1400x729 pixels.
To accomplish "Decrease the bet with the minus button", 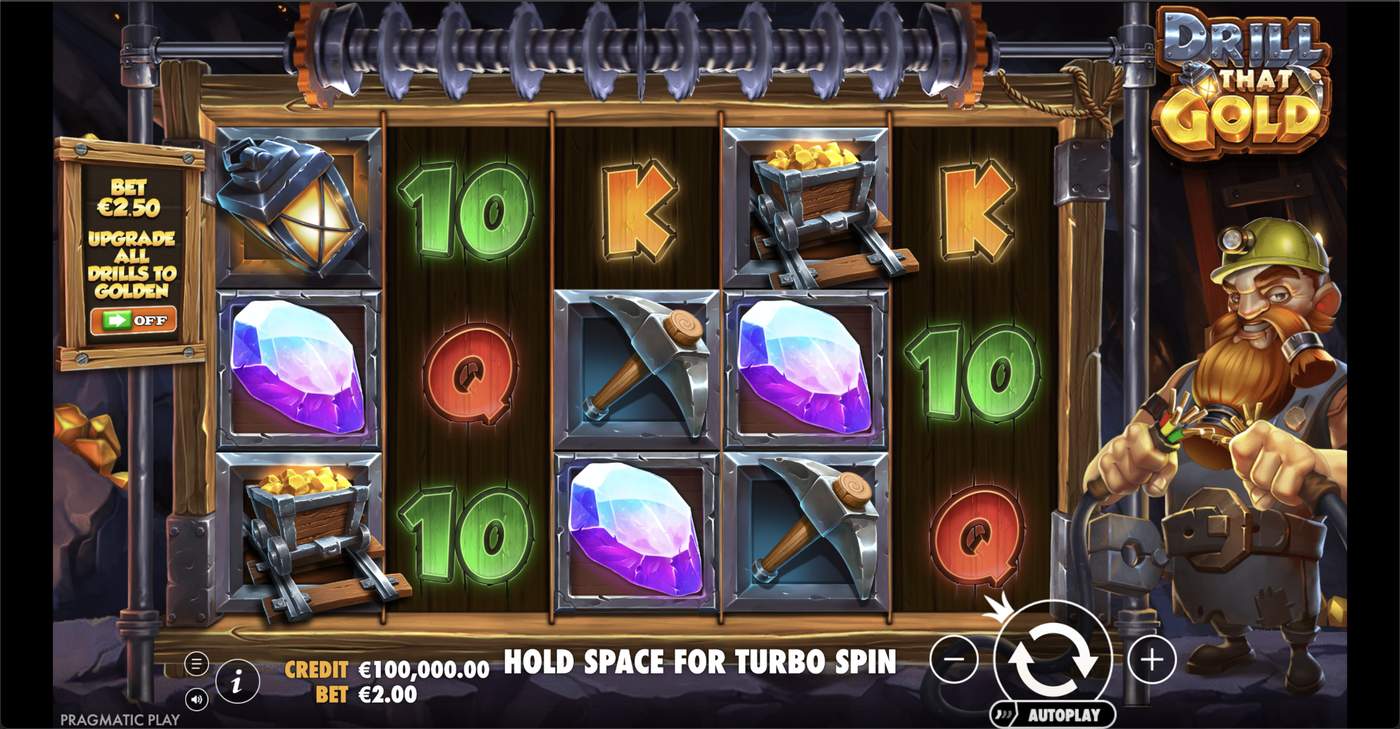I will 955,659.
